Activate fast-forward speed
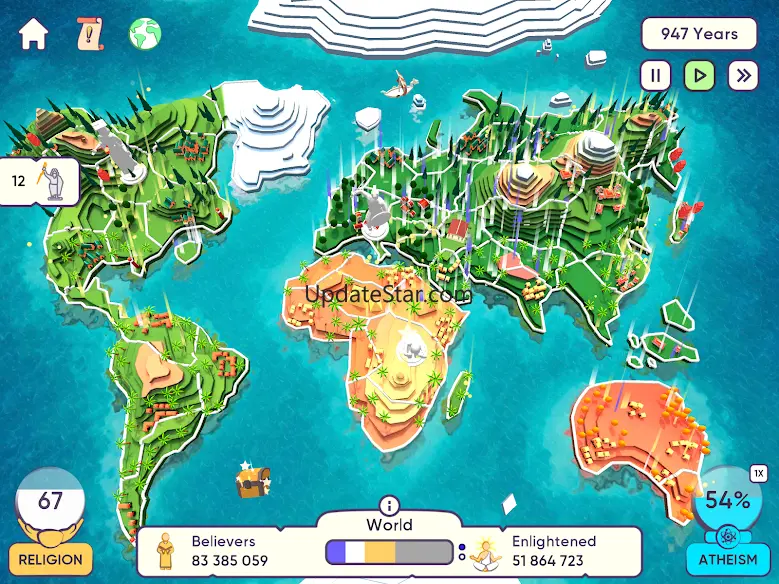 (743, 75)
